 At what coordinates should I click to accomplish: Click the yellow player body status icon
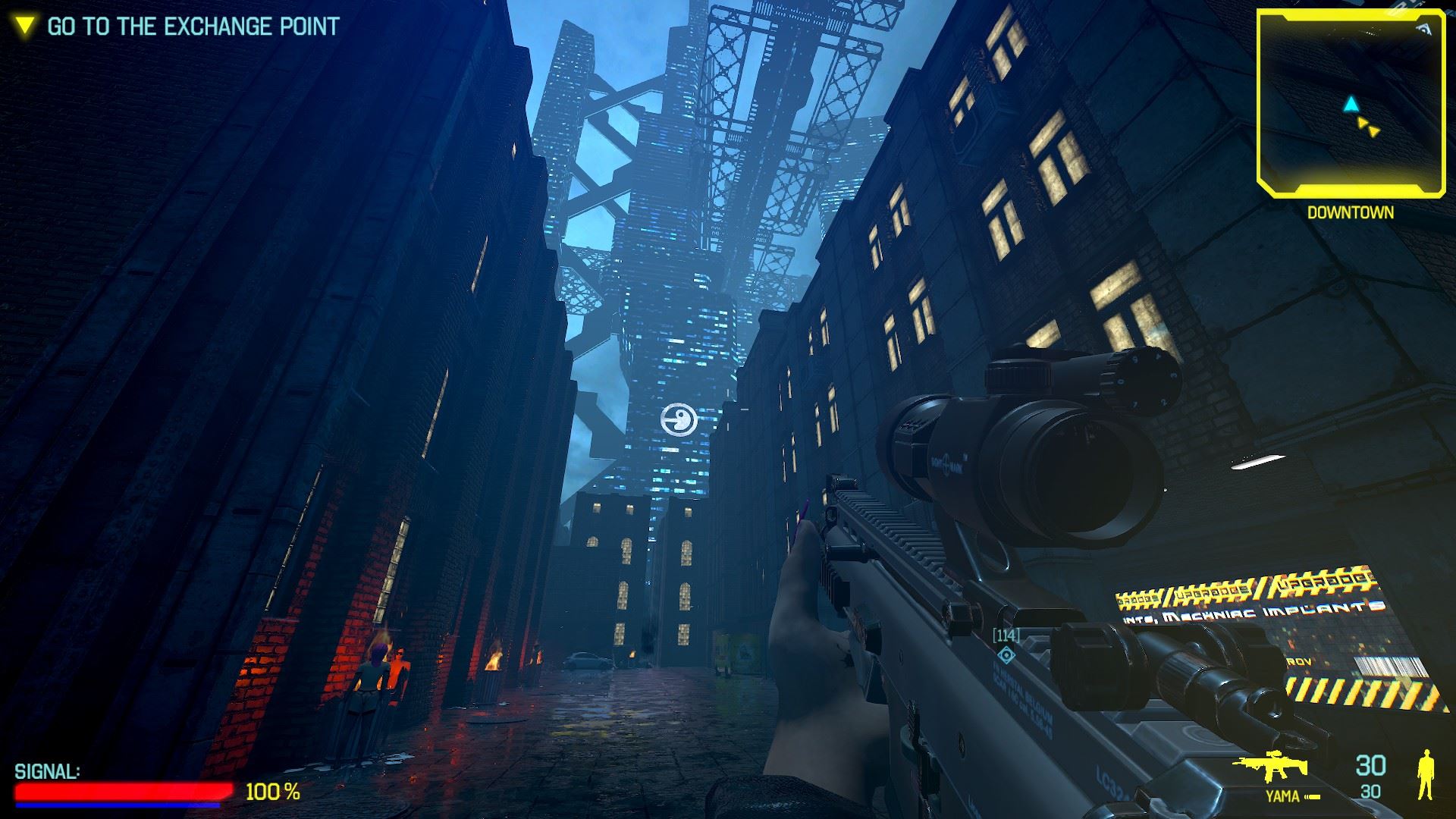coord(1426,774)
